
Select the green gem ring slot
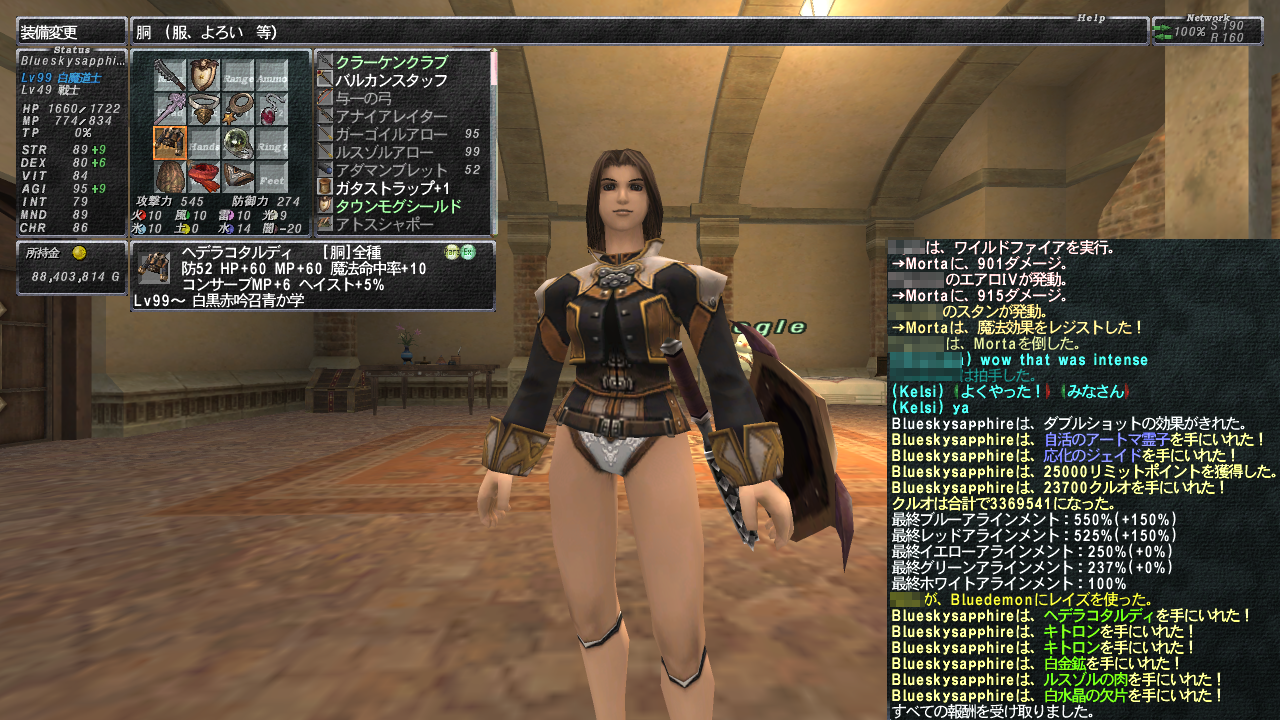238,142
